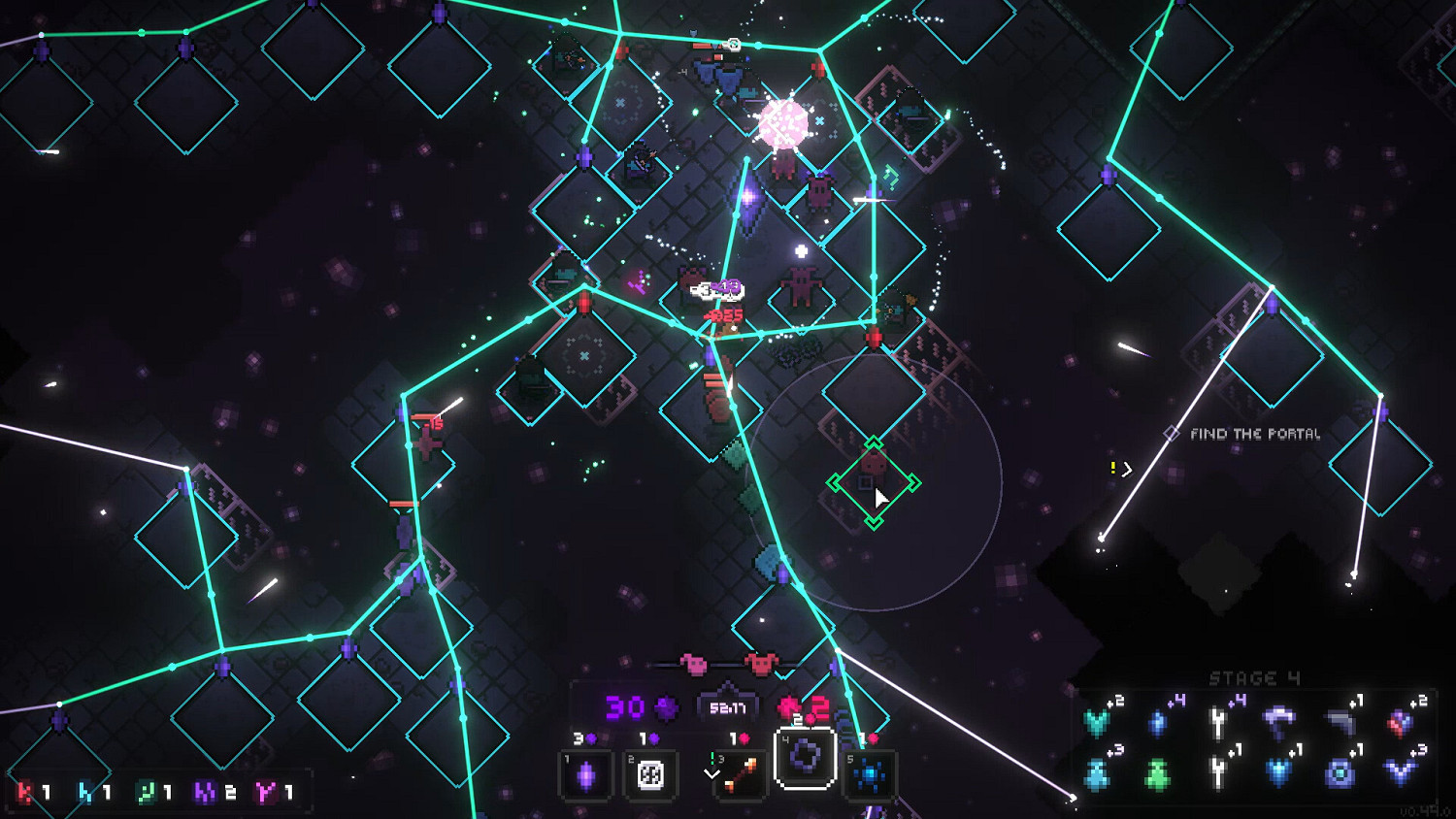This screenshot has height=819, width=1456.
Task: Select the purple crystal in hotbar slot 1
Action: (586, 775)
